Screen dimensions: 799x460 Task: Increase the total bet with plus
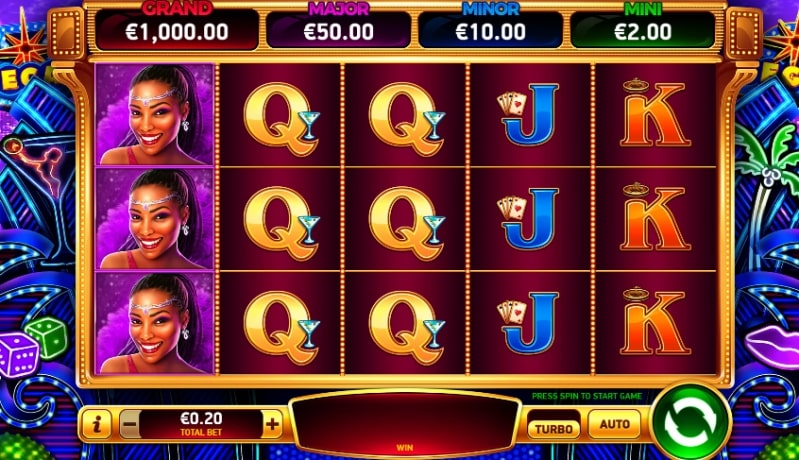pyautogui.click(x=272, y=424)
